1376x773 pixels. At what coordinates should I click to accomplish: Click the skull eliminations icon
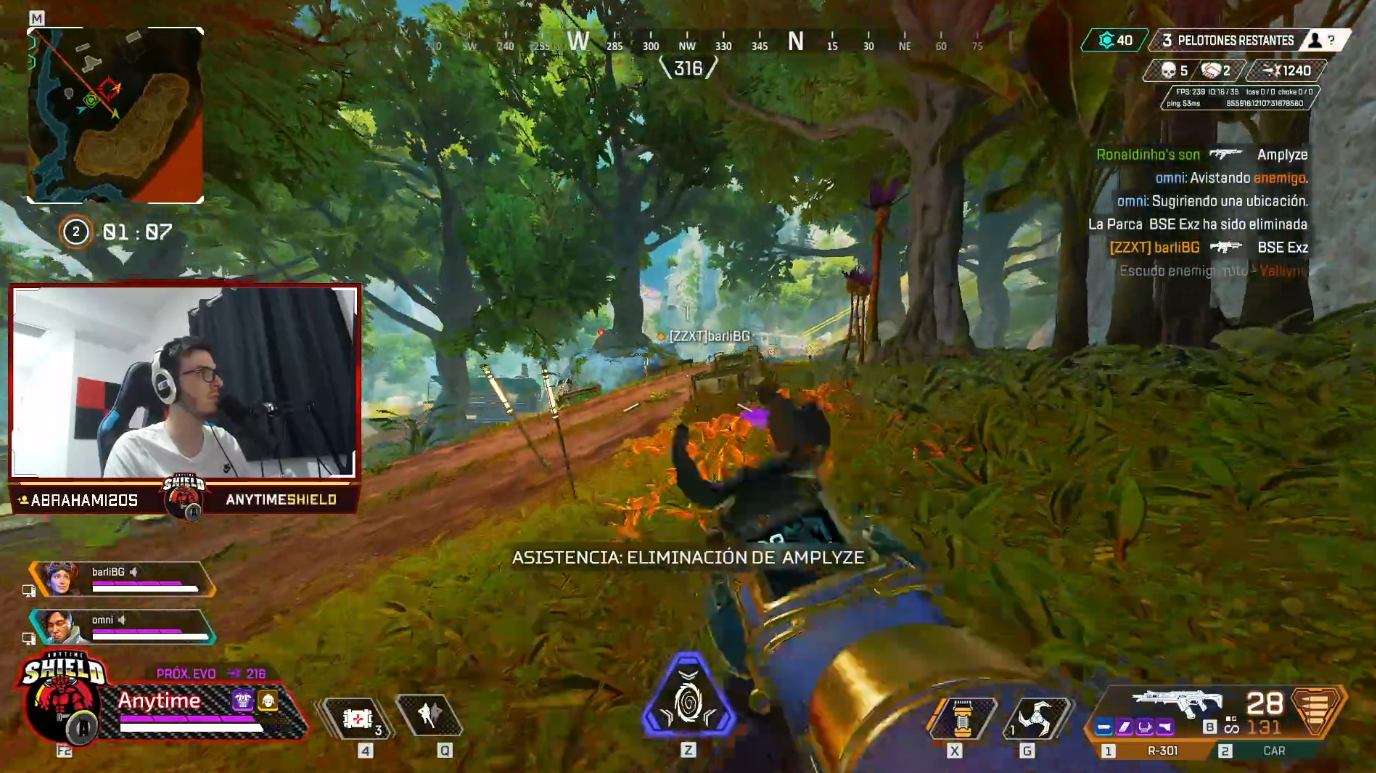point(1168,70)
